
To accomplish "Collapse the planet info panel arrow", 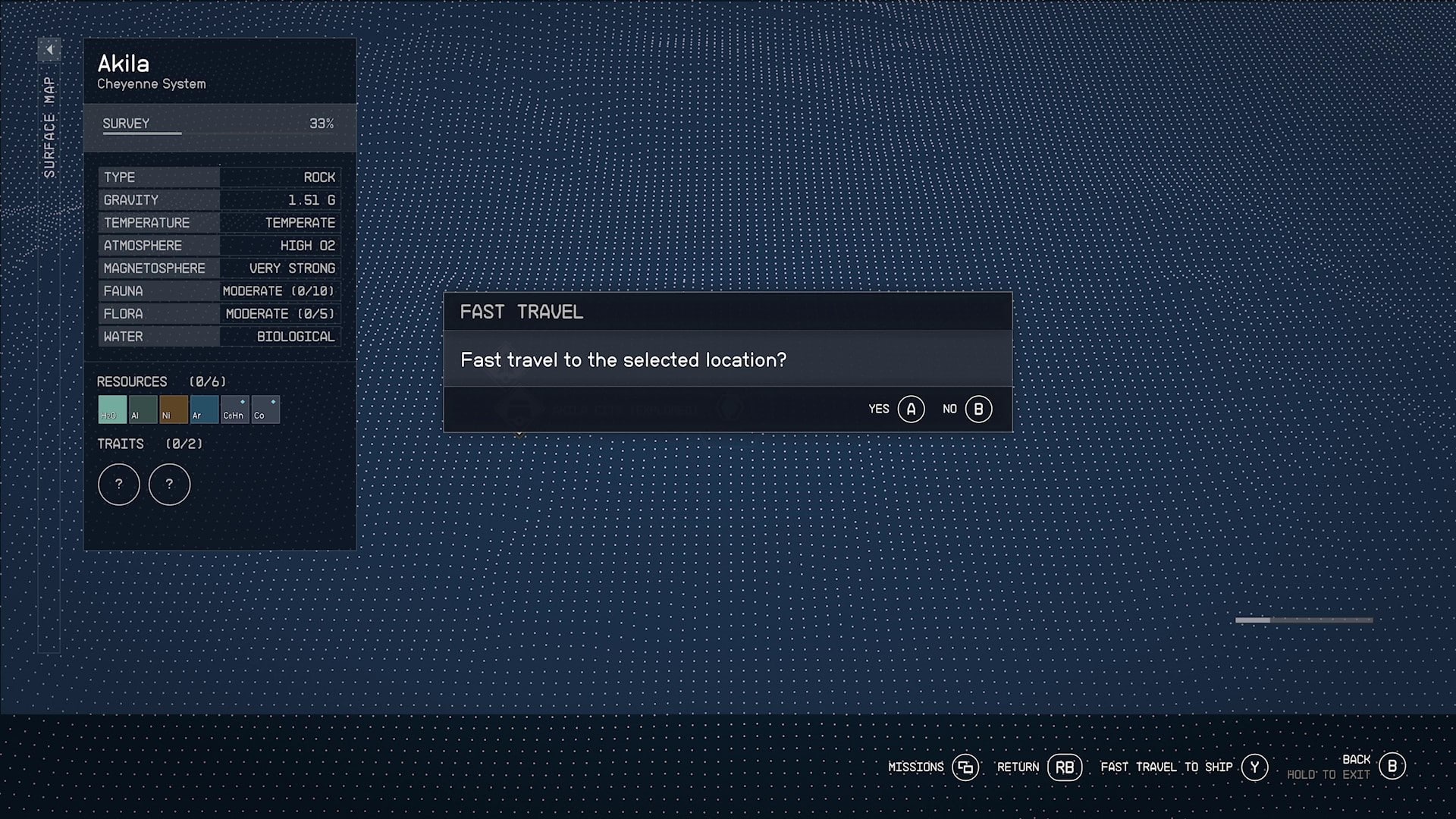I will tap(49, 50).
